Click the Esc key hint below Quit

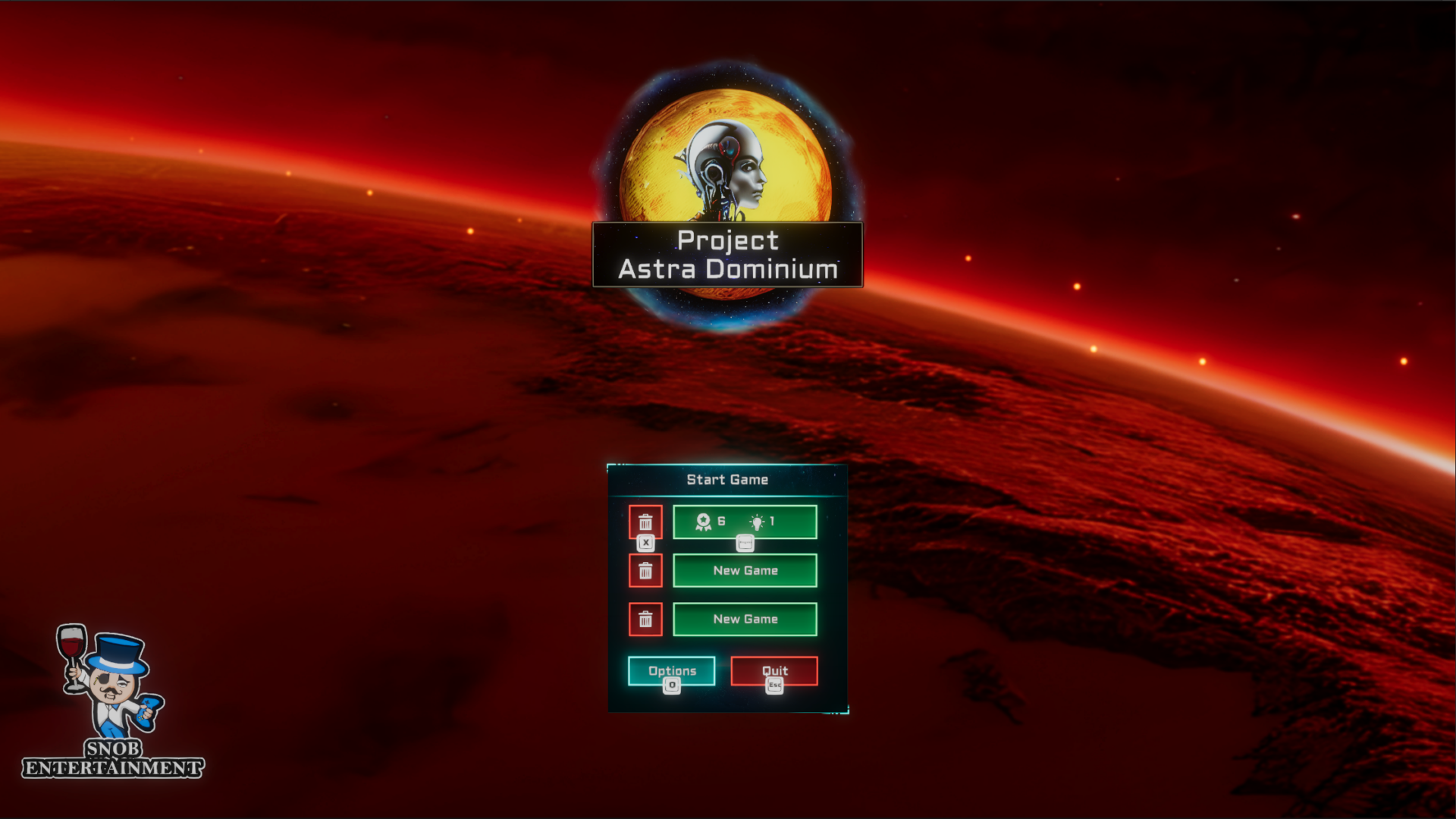coord(773,685)
